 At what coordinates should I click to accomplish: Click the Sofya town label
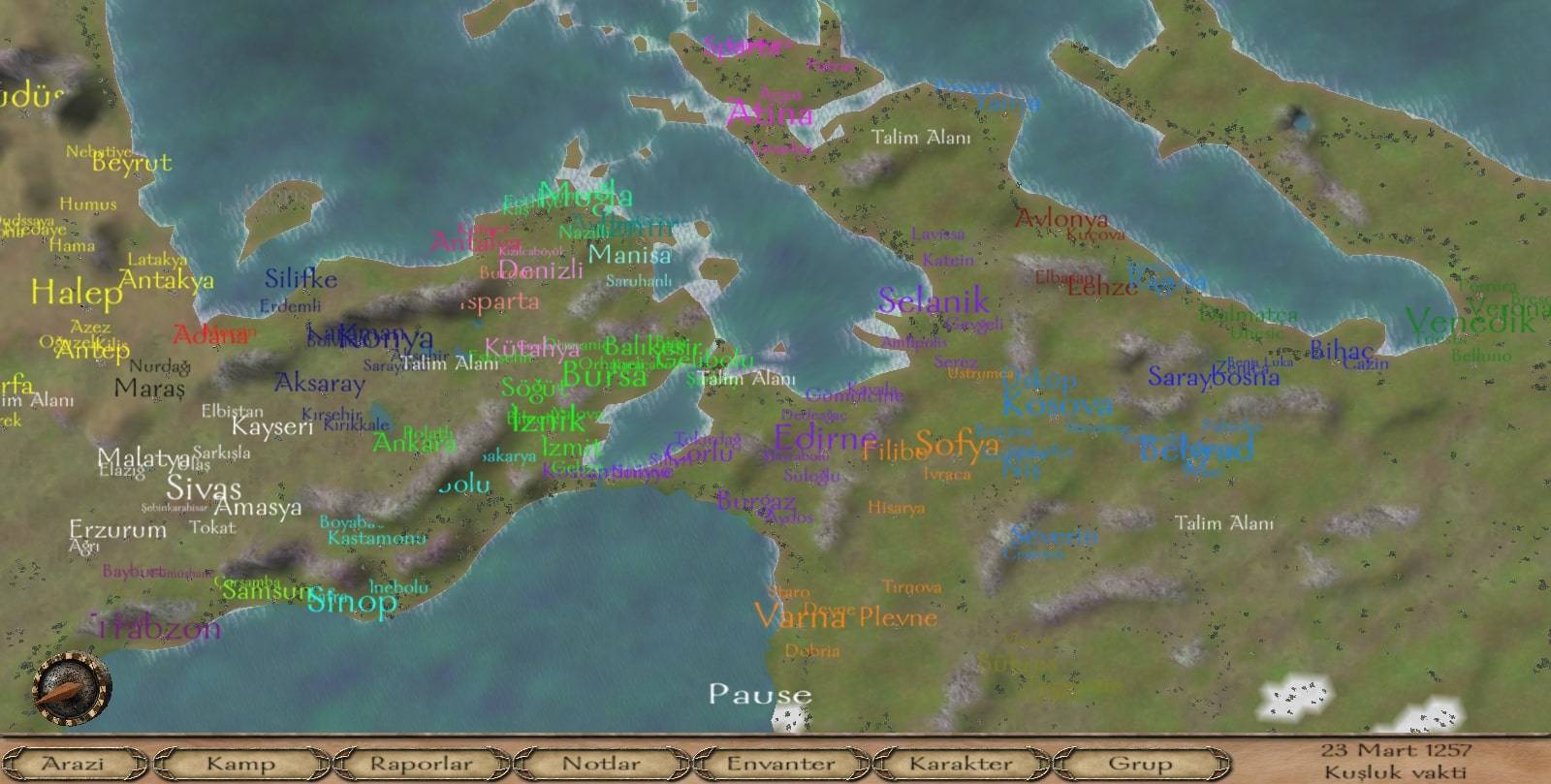[x=957, y=445]
